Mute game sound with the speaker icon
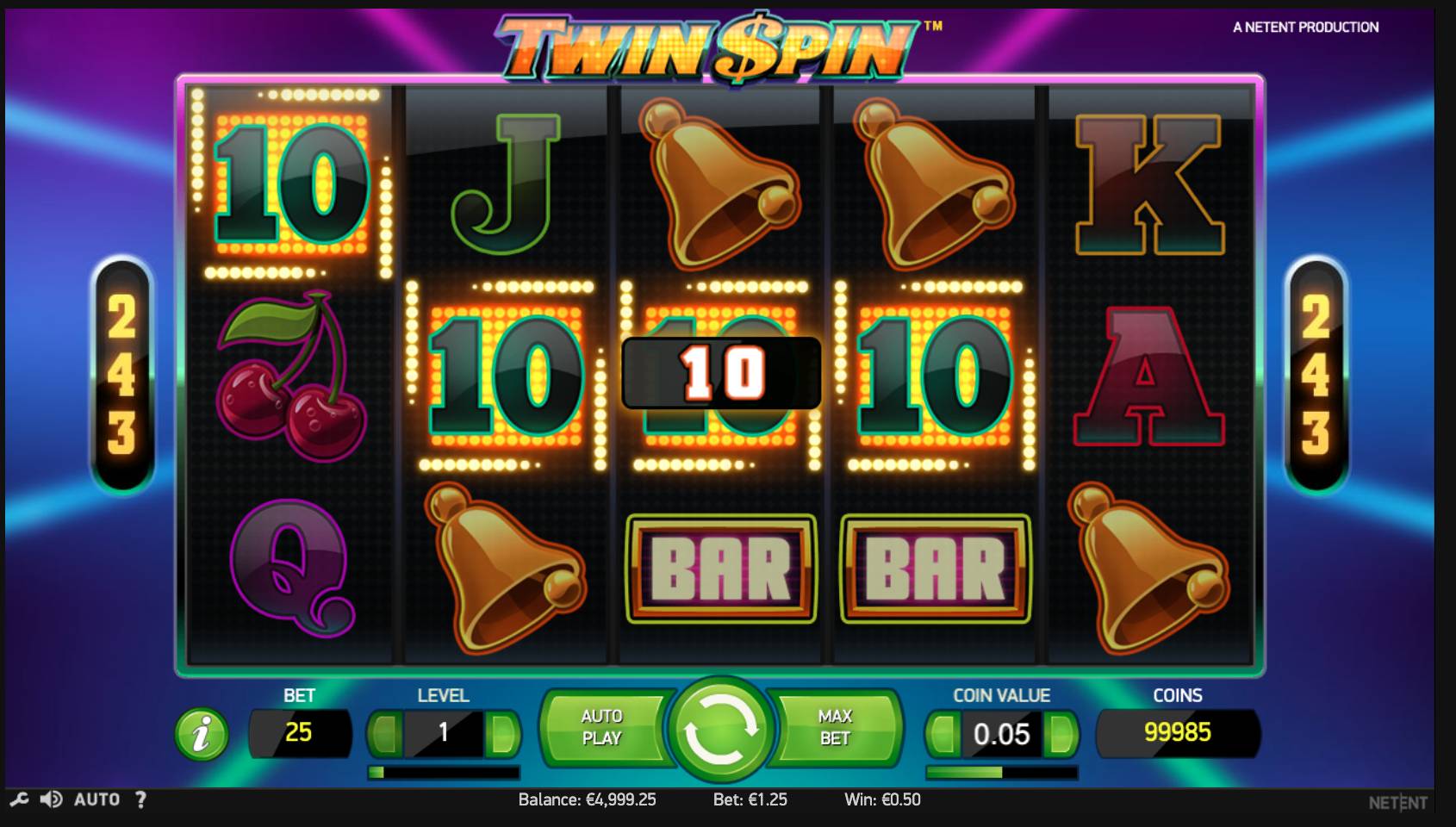Viewport: 1456px width, 827px height. (53, 799)
